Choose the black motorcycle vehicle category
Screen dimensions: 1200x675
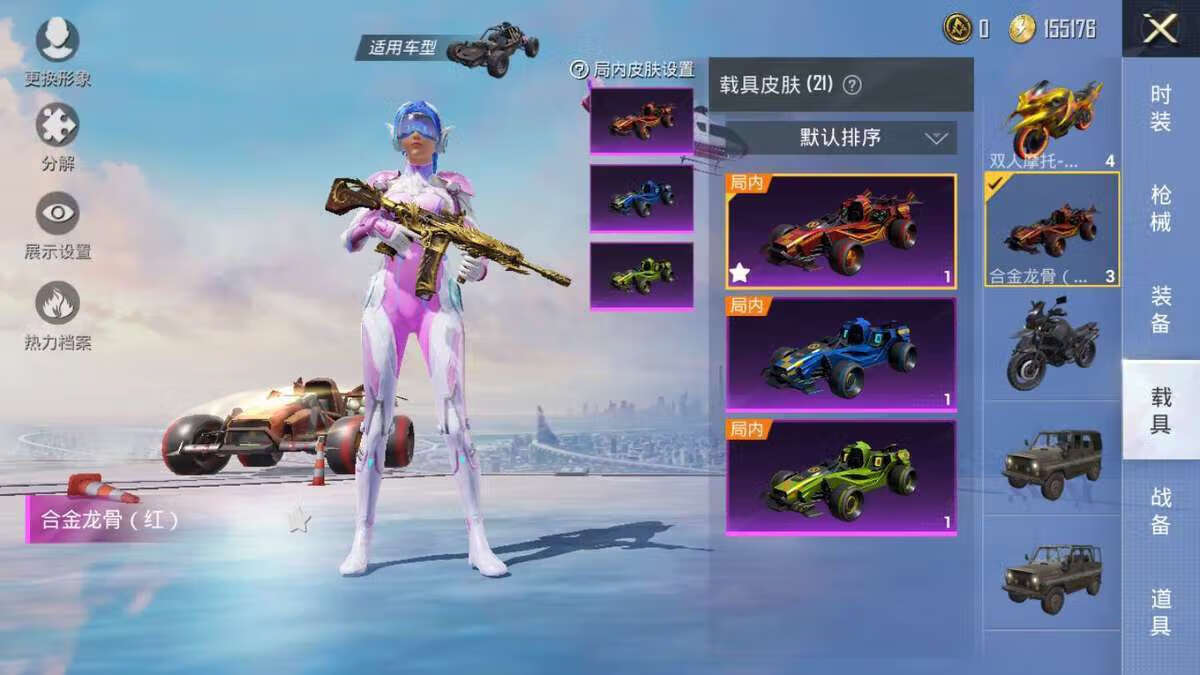tap(1052, 345)
